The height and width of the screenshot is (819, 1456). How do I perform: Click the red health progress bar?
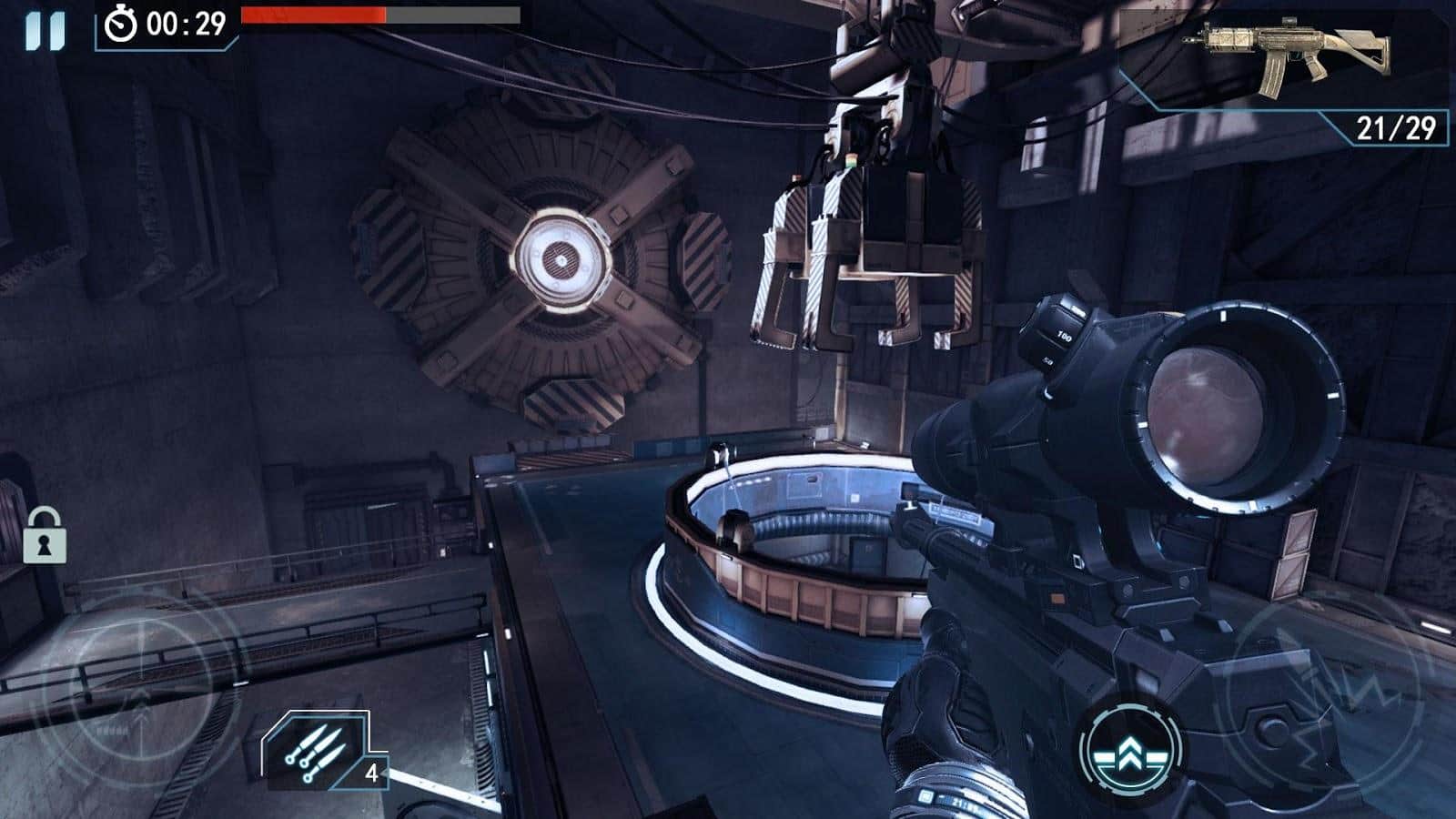[x=314, y=15]
